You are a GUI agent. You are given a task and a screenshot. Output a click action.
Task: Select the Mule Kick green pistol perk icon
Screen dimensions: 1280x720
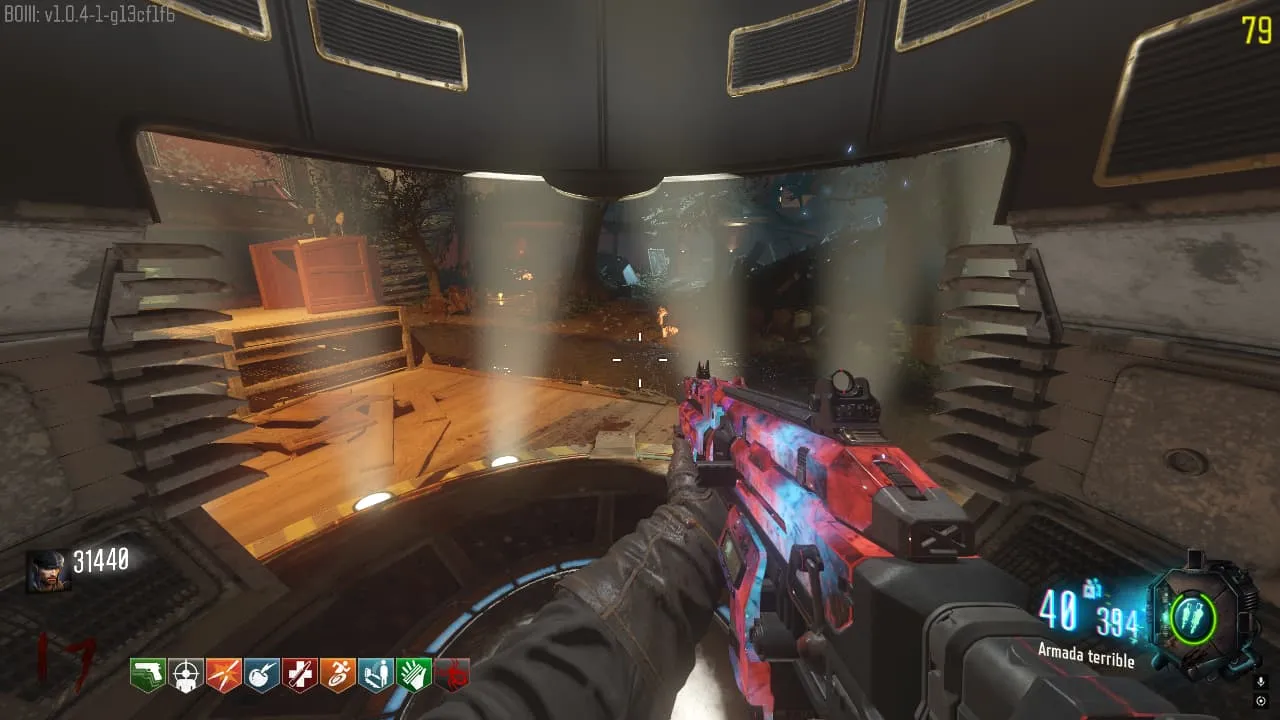click(148, 676)
